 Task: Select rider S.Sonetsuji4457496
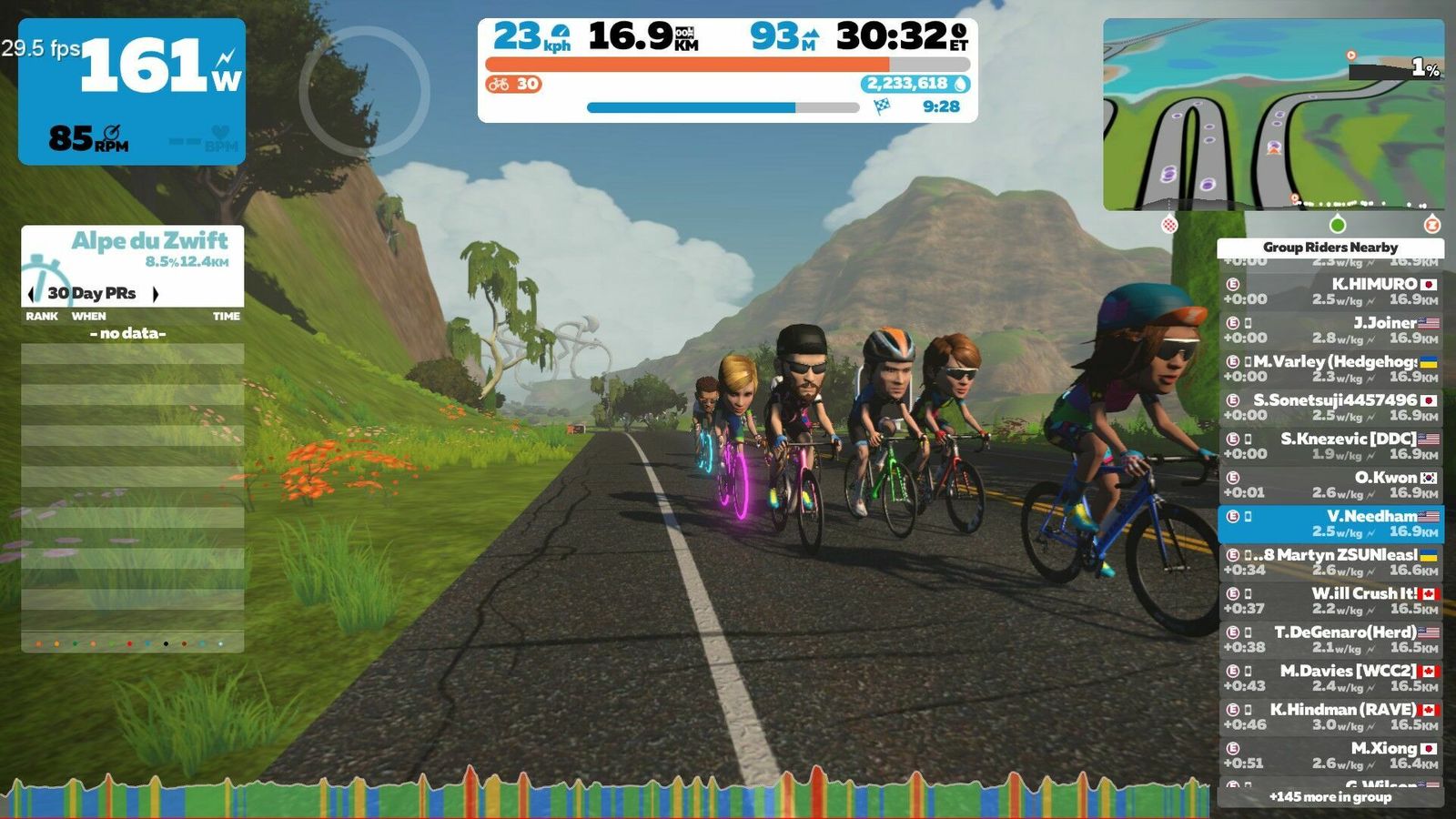tap(1330, 407)
